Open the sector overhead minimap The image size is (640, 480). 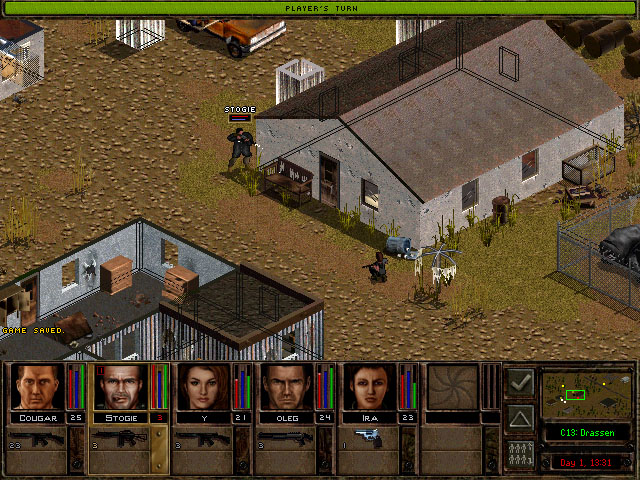pyautogui.click(x=585, y=394)
